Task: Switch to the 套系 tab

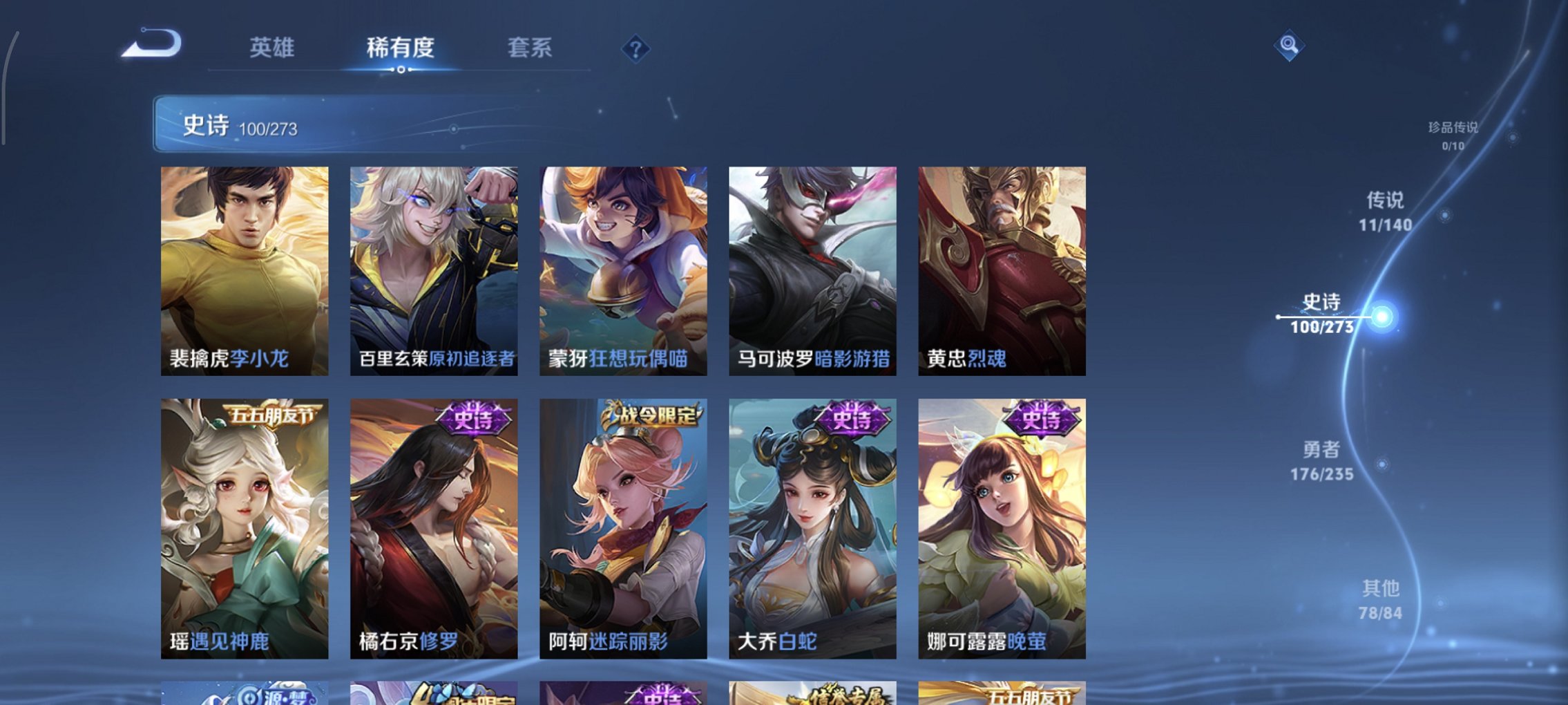Action: 530,48
